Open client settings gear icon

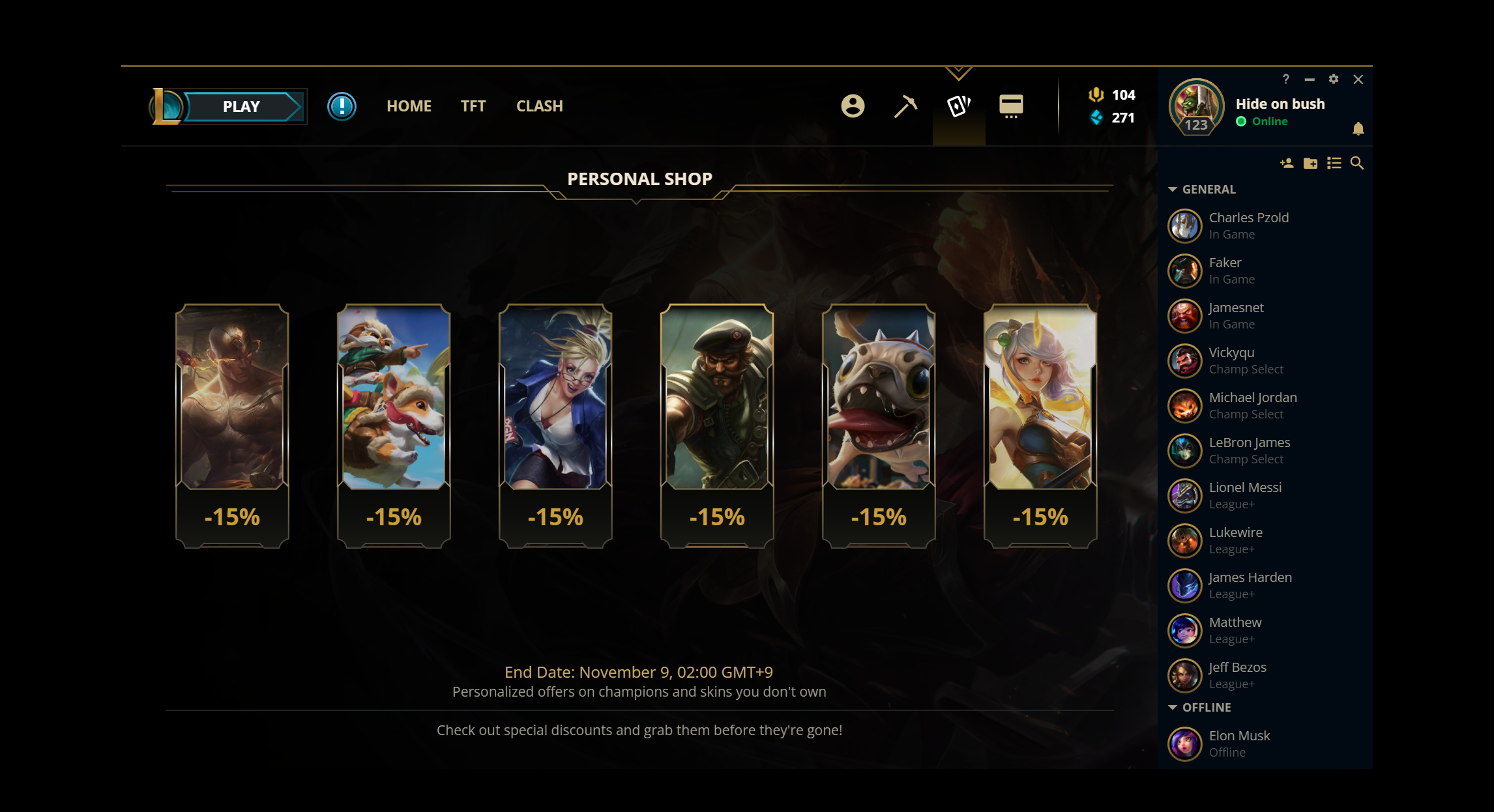pyautogui.click(x=1334, y=79)
